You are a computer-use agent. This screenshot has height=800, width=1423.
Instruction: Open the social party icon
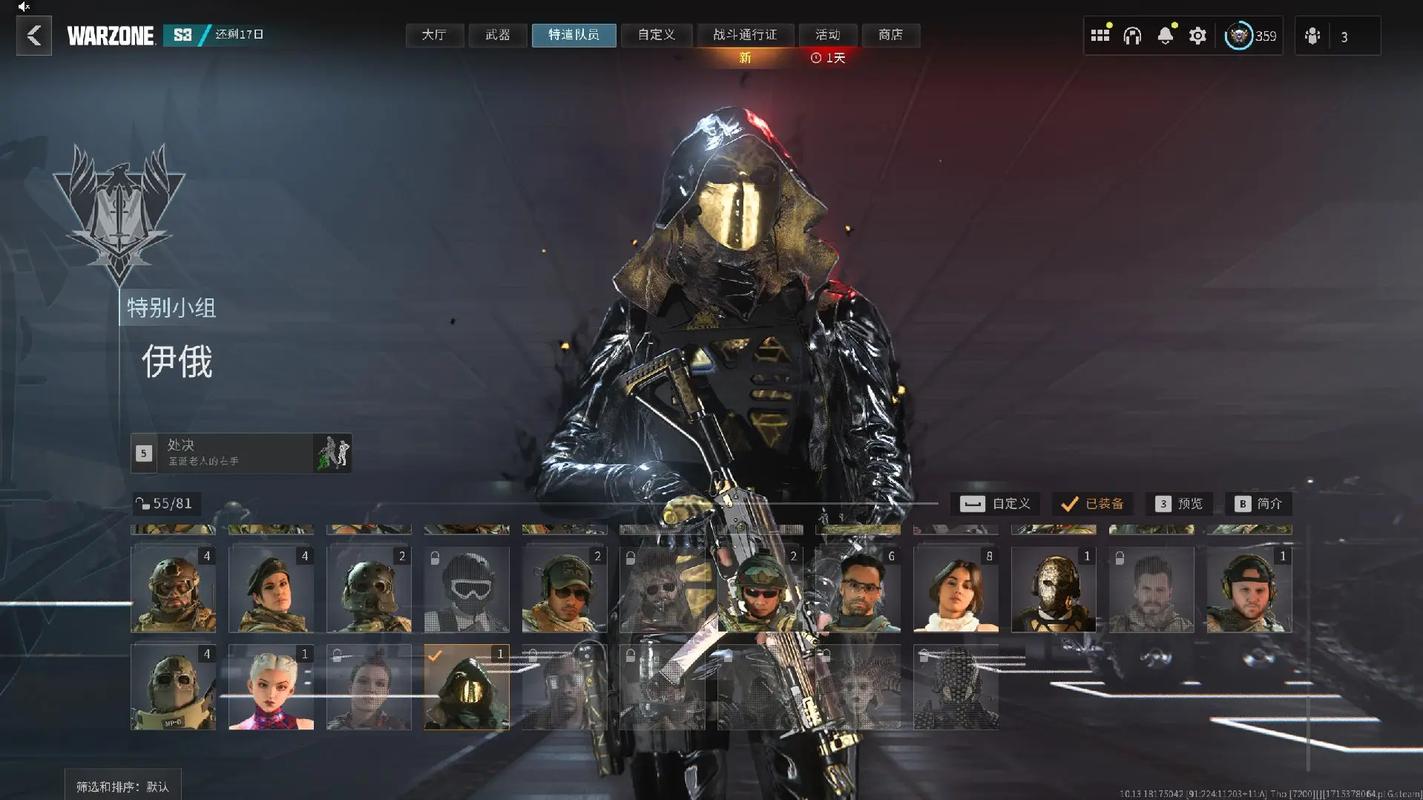click(1313, 37)
